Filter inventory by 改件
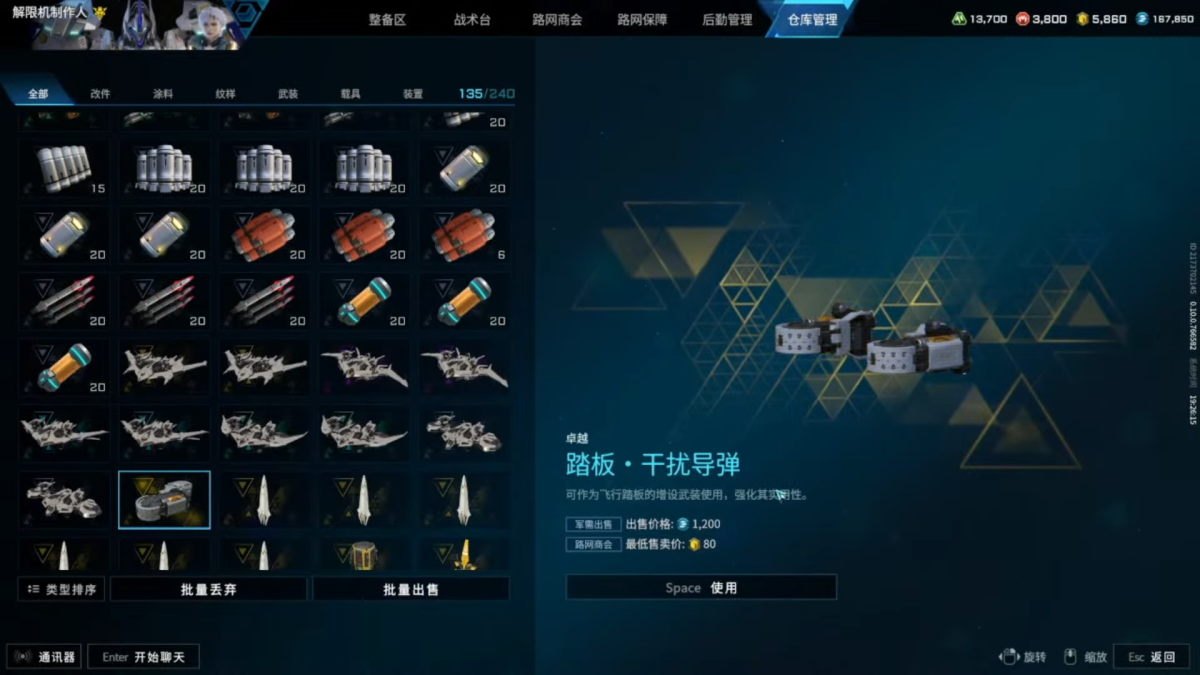 pyautogui.click(x=100, y=94)
